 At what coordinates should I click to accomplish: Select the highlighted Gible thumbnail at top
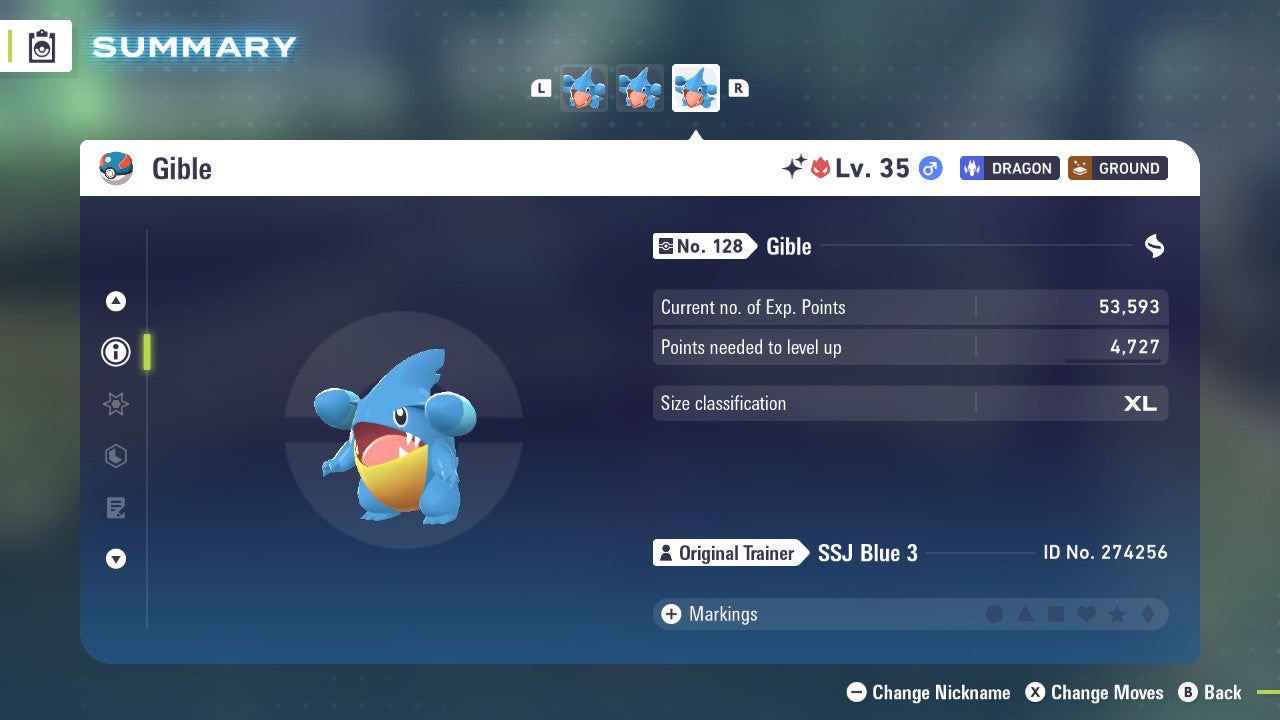[696, 88]
